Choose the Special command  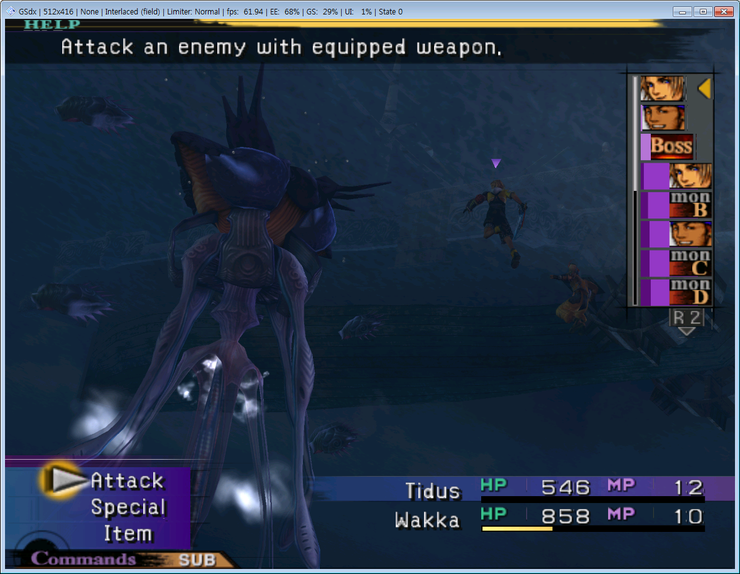127,507
